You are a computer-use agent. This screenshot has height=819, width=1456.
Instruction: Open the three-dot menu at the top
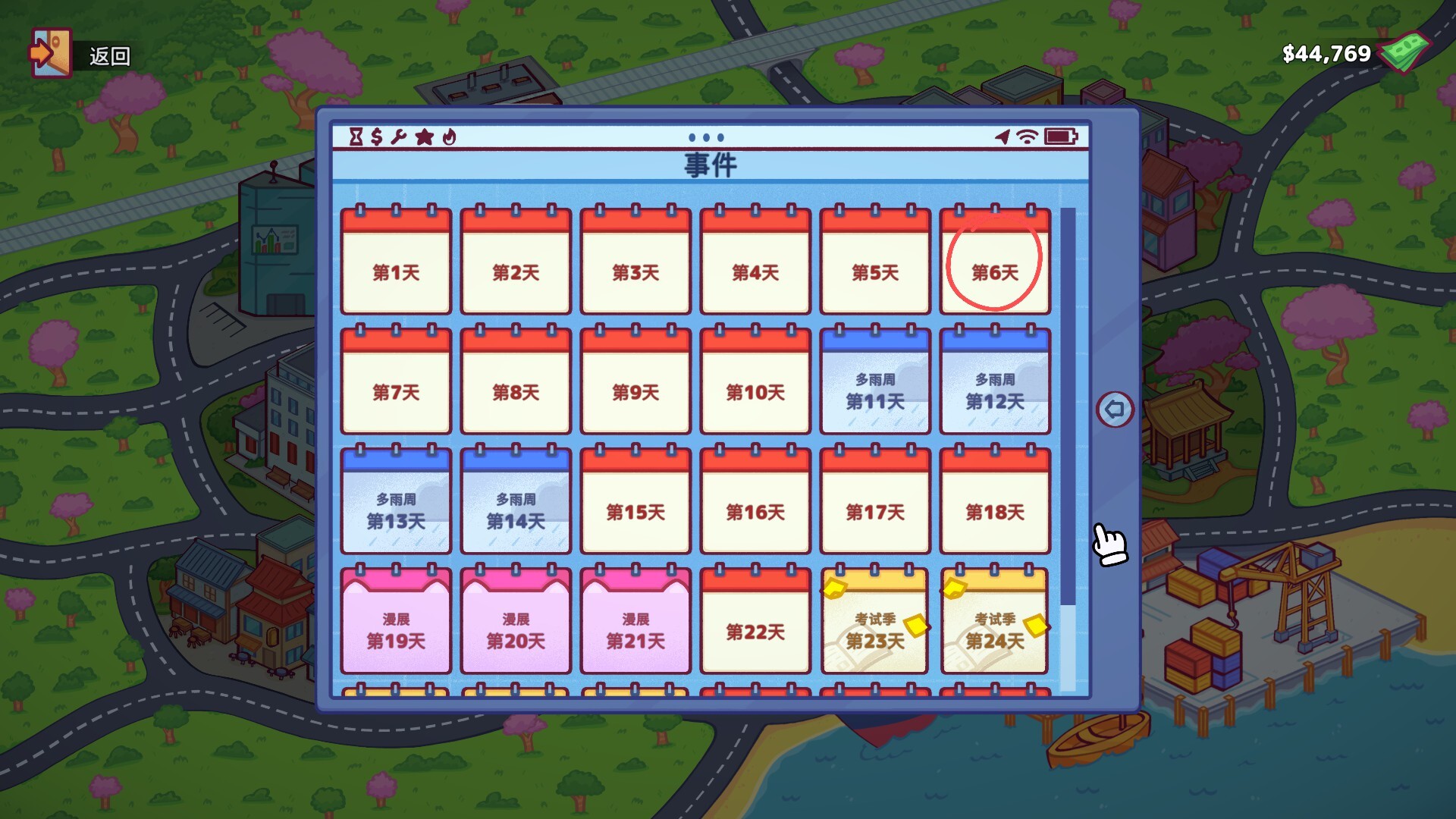click(x=705, y=137)
